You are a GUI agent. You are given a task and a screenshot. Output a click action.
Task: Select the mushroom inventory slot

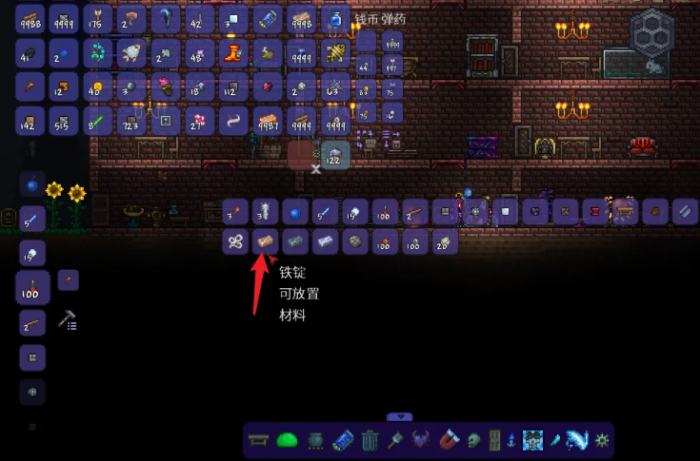(x=132, y=18)
